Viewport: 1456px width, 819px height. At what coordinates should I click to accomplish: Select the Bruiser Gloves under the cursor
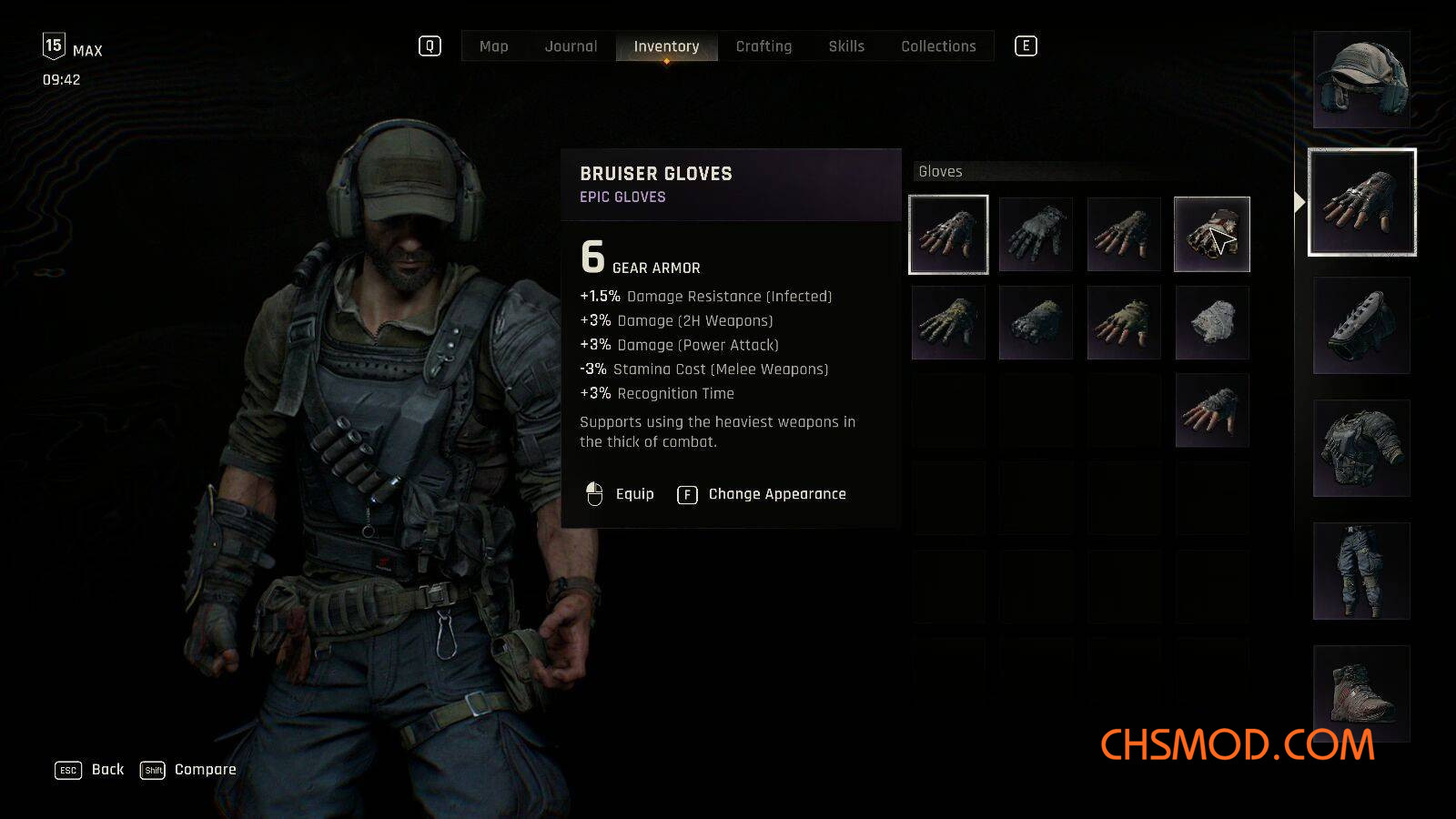pos(1212,235)
